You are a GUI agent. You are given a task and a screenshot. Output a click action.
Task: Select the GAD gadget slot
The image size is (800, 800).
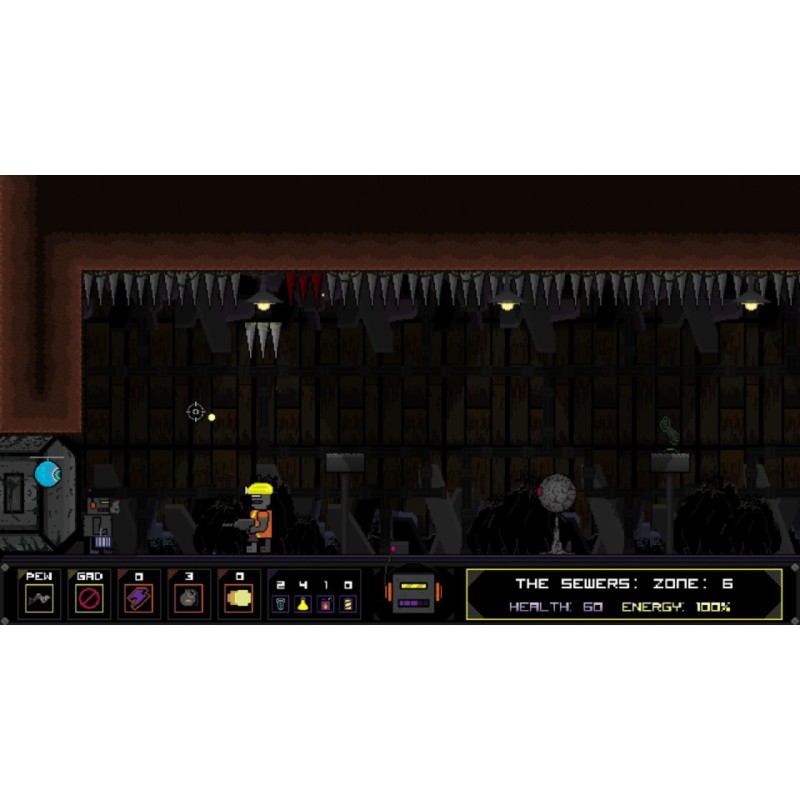point(89,597)
